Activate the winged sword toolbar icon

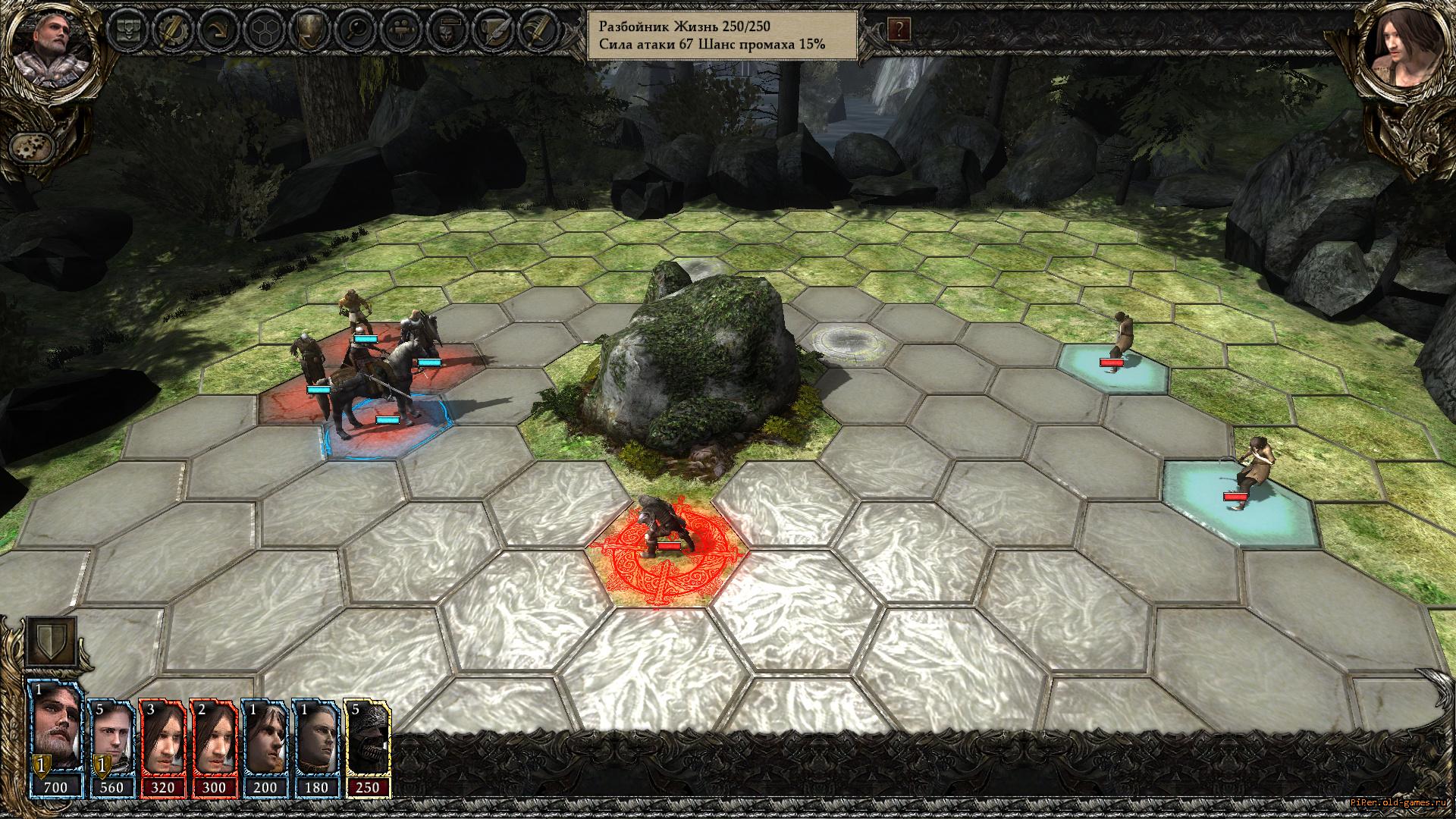point(537,30)
